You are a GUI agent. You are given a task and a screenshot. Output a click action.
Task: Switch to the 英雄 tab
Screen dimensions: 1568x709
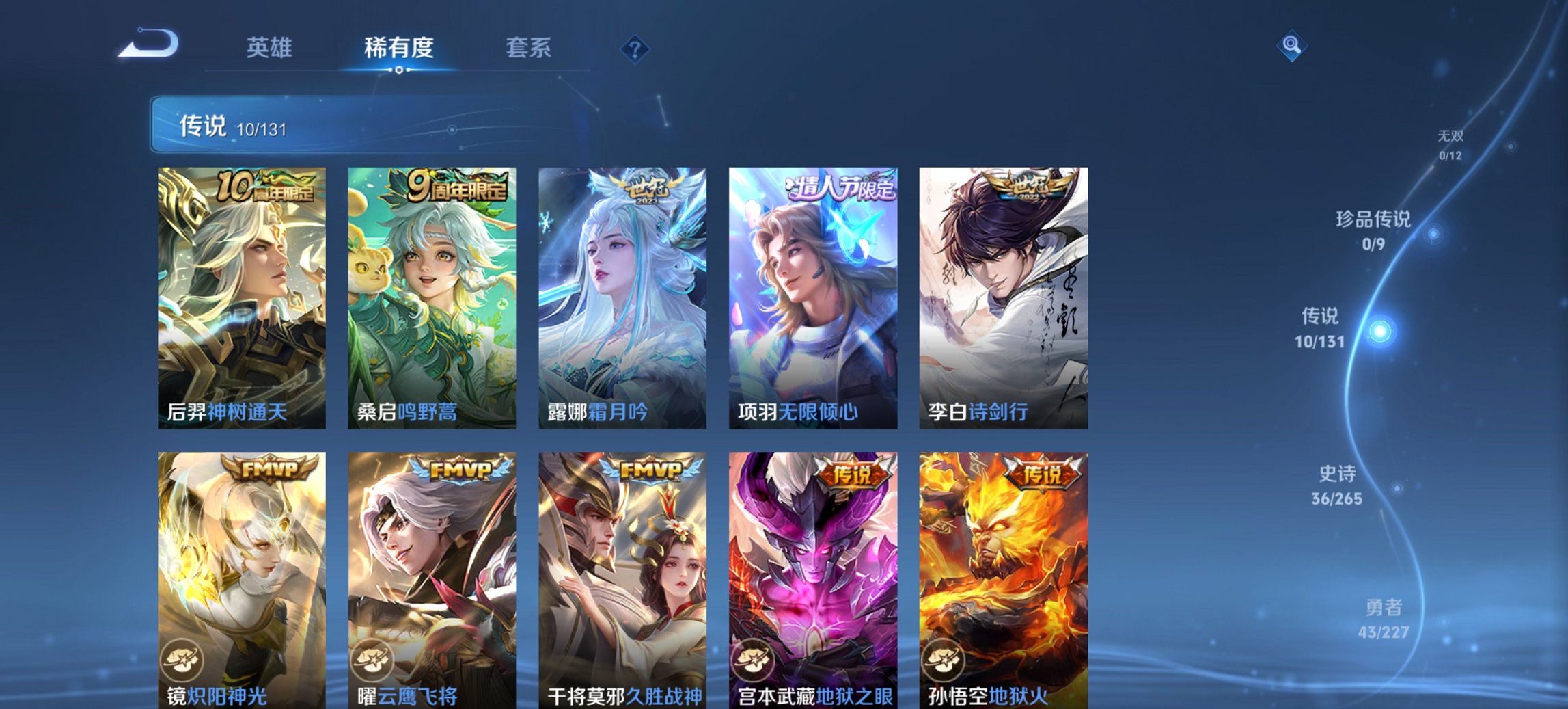tap(272, 48)
